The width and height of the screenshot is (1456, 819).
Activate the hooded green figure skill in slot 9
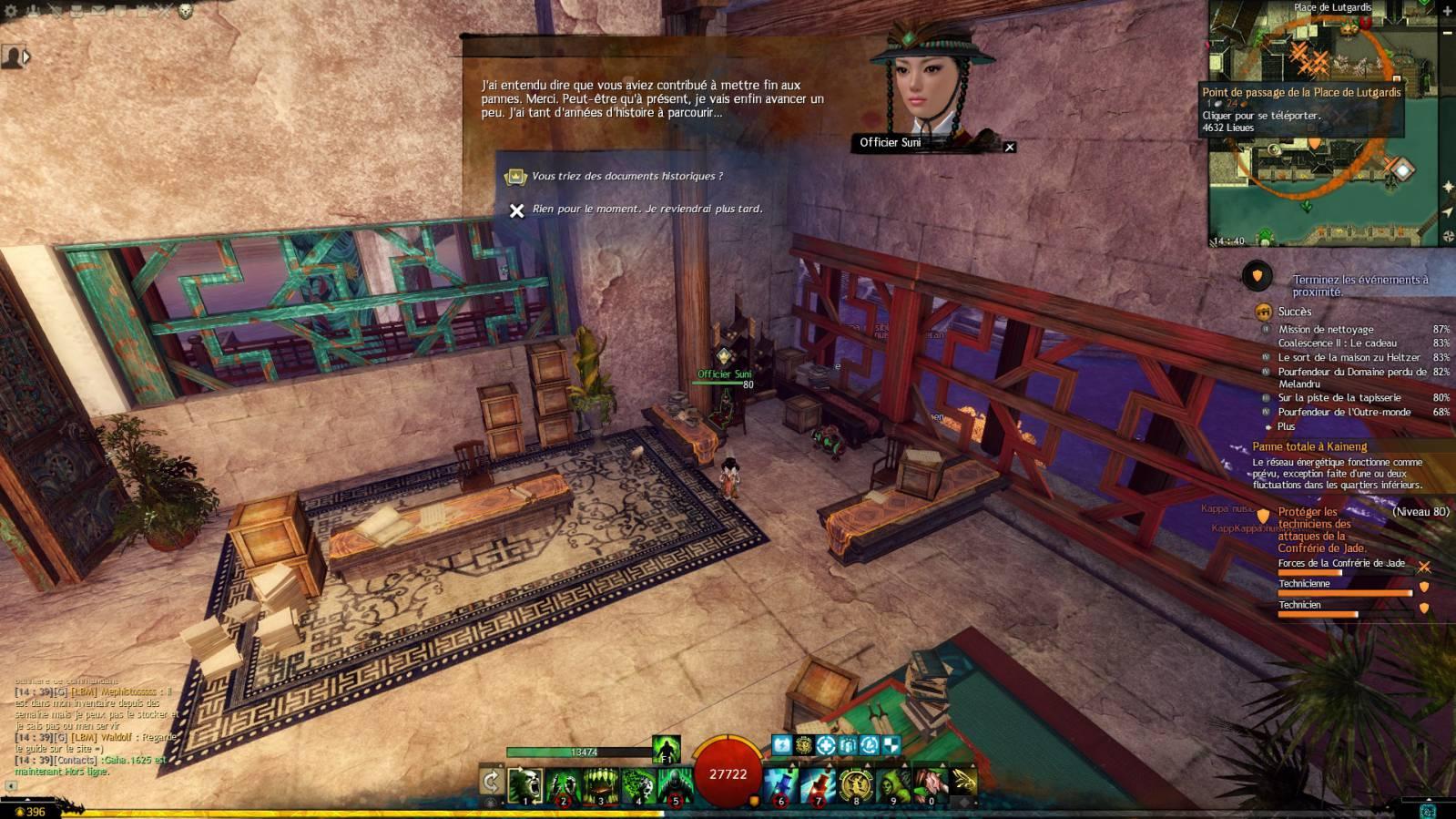[892, 783]
